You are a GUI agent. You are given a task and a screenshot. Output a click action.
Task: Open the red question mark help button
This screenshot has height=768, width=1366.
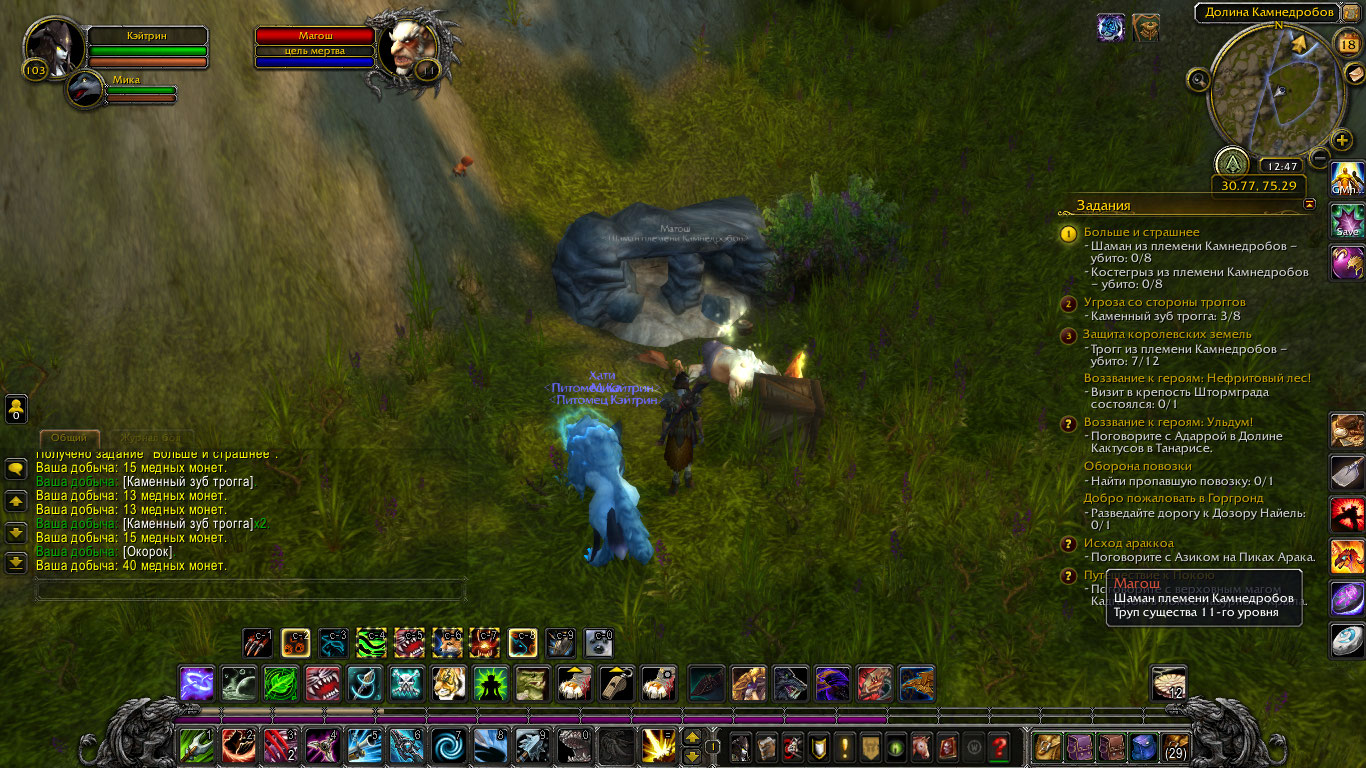(998, 746)
